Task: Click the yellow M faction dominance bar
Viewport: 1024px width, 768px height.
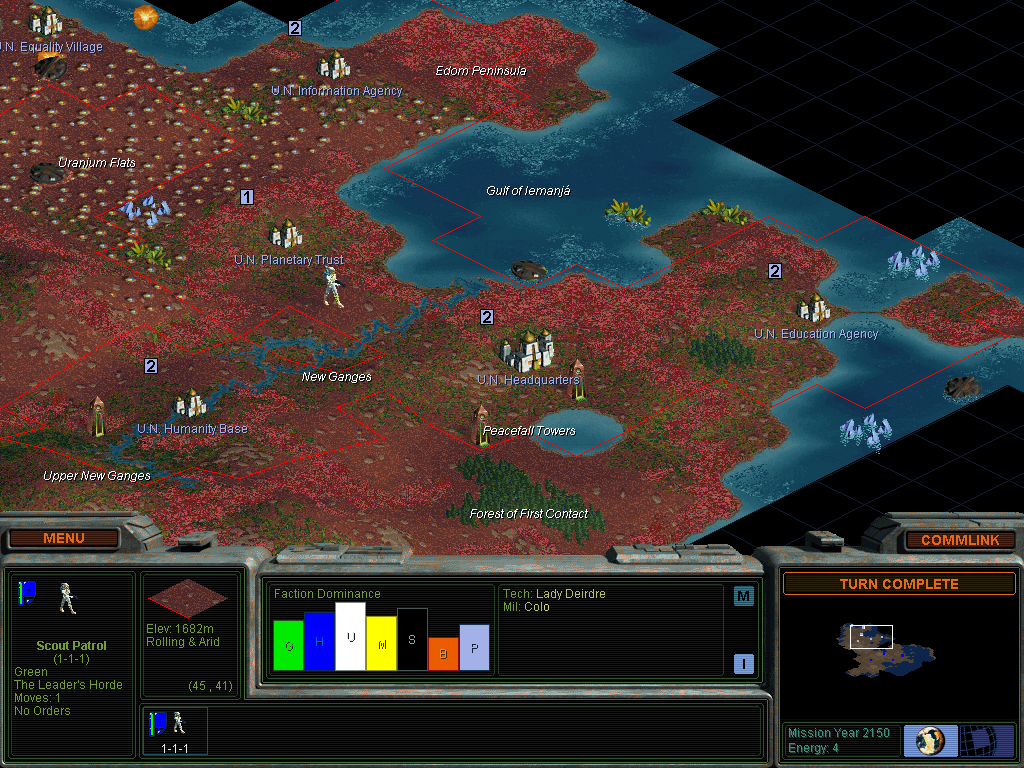Action: pos(381,643)
